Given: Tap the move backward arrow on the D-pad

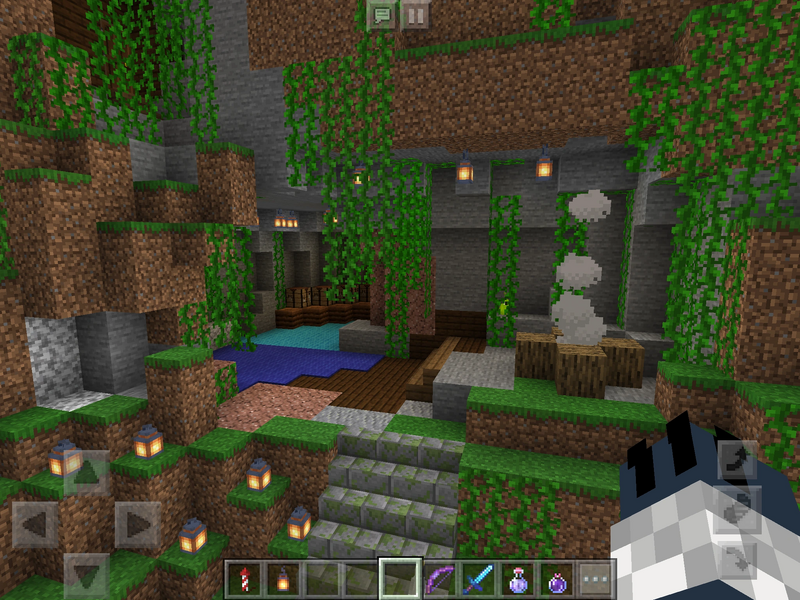Looking at the screenshot, I should (87, 575).
